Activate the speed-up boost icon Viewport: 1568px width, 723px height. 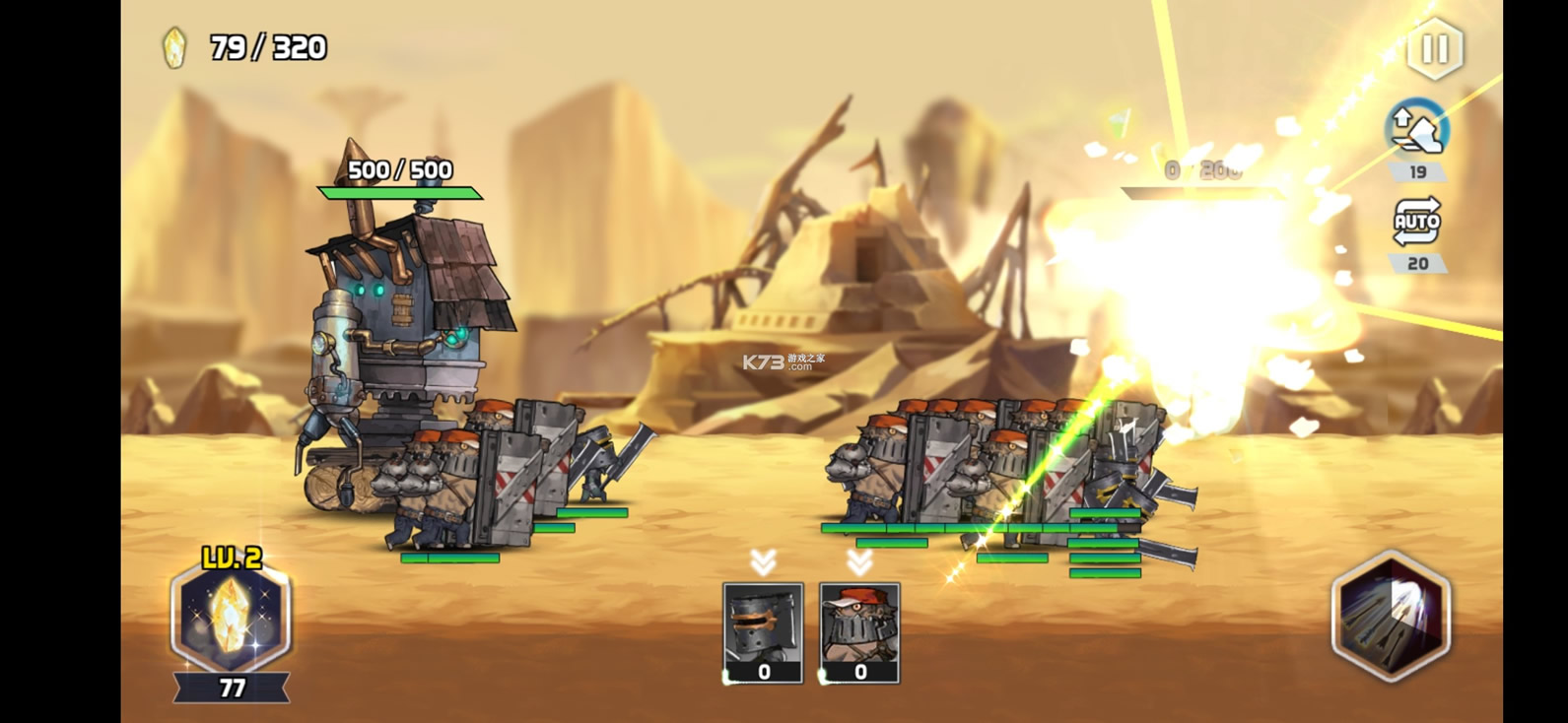(x=1416, y=129)
